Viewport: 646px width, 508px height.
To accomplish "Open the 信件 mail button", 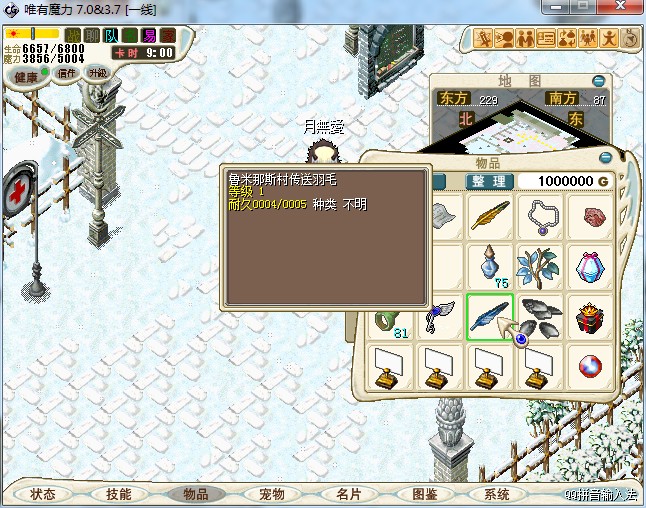I will click(68, 73).
